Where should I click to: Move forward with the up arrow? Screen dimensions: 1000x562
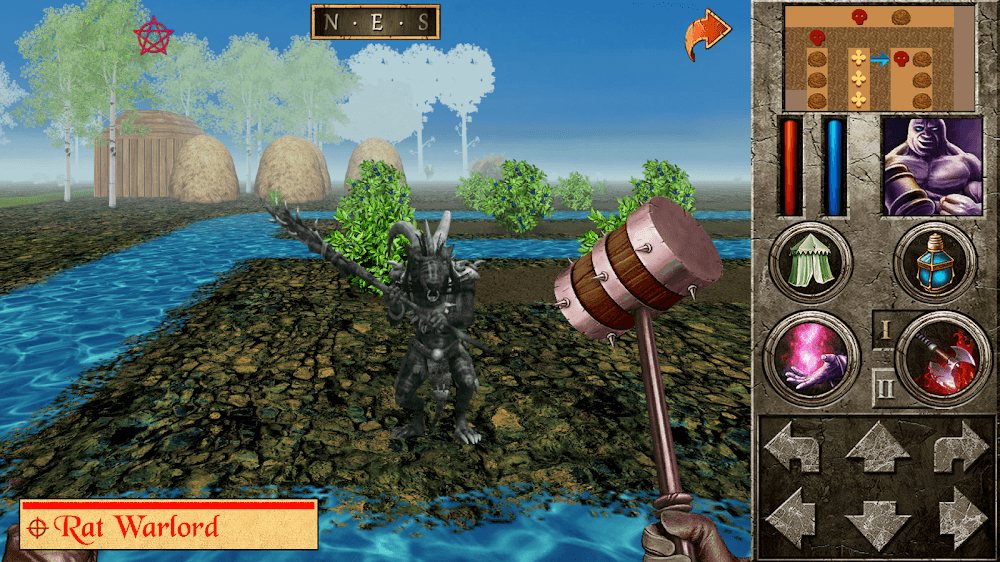pos(877,447)
